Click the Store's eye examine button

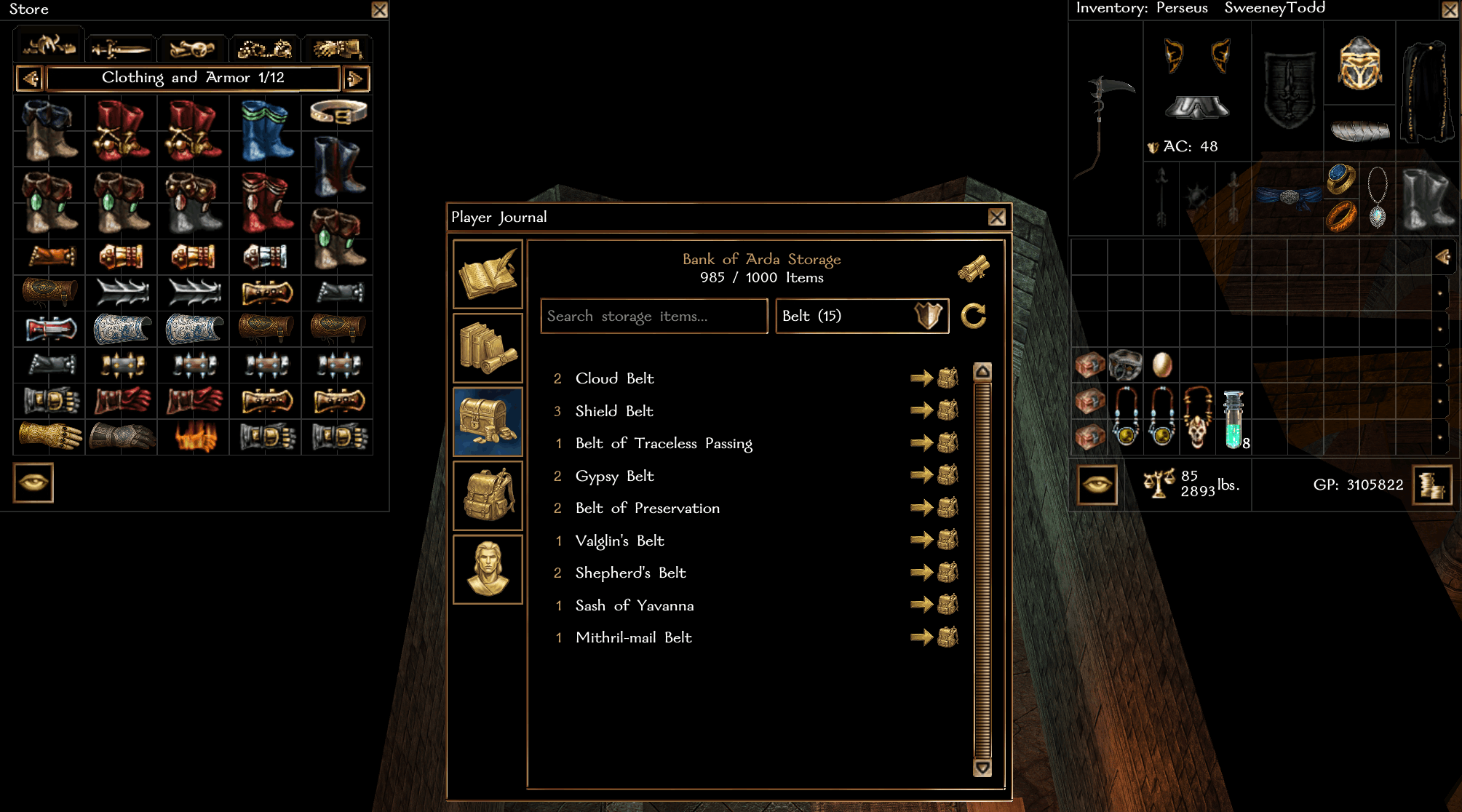click(x=33, y=482)
